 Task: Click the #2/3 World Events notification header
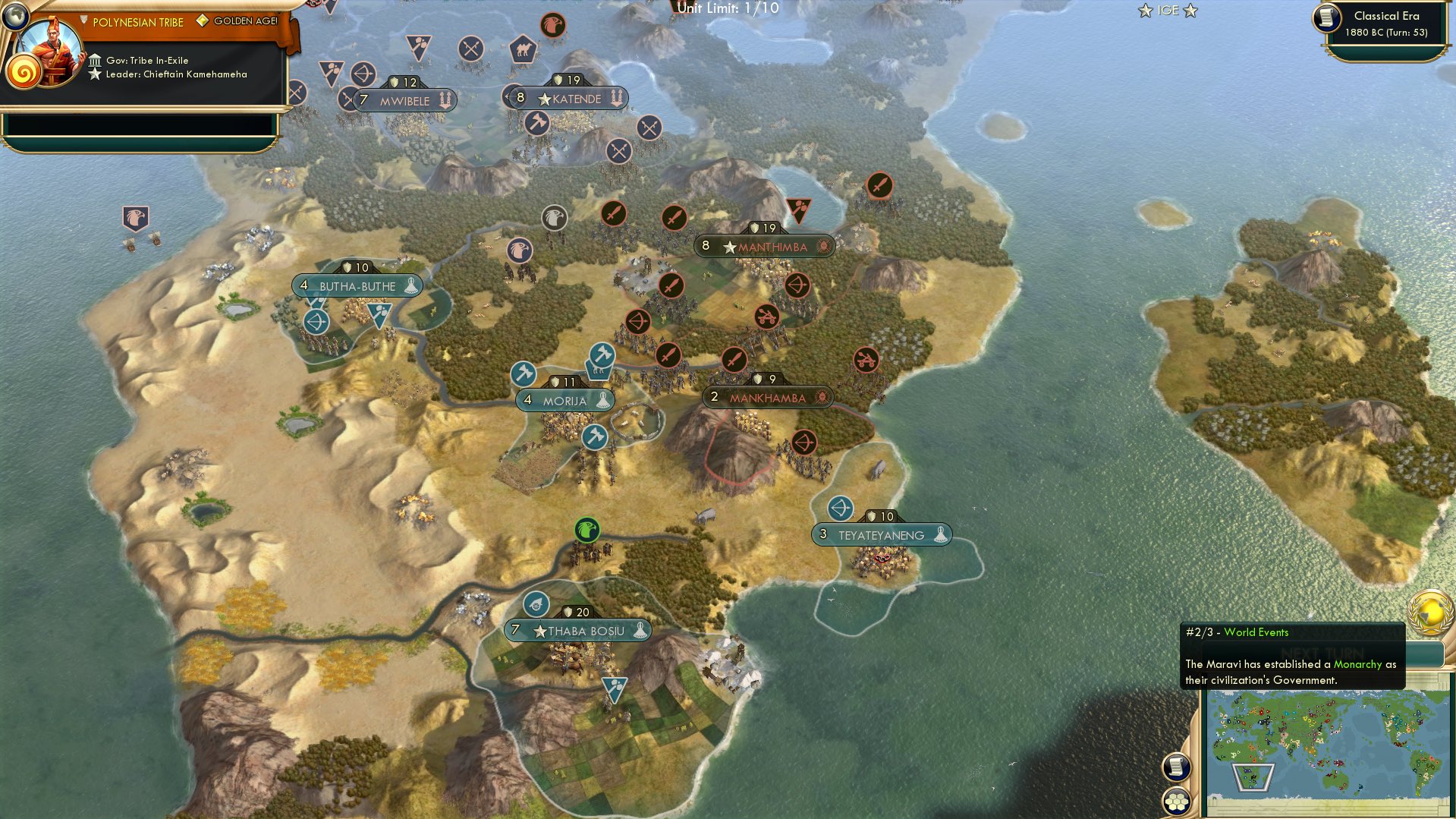tap(1237, 632)
